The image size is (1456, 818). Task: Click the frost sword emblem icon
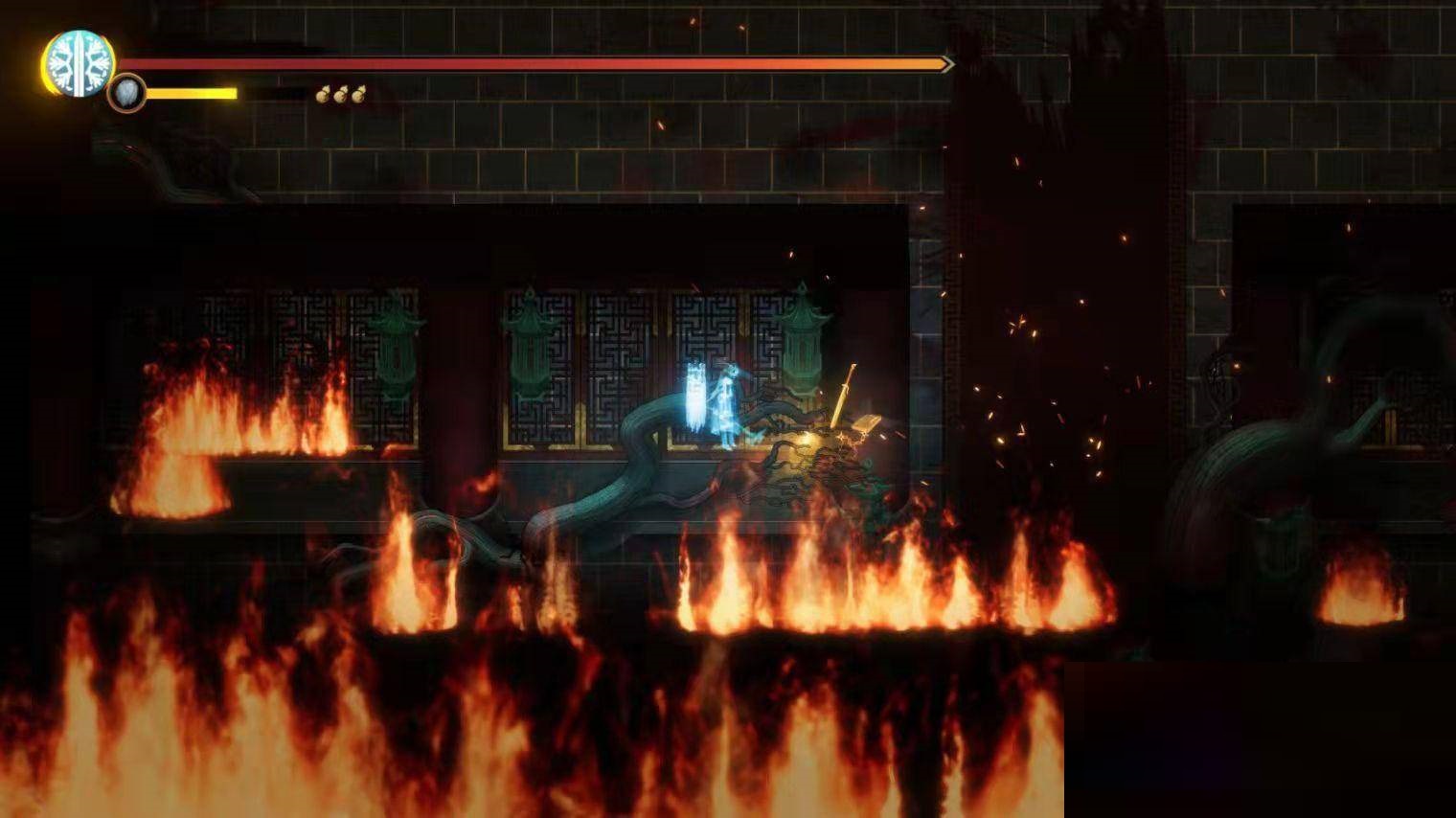point(80,63)
